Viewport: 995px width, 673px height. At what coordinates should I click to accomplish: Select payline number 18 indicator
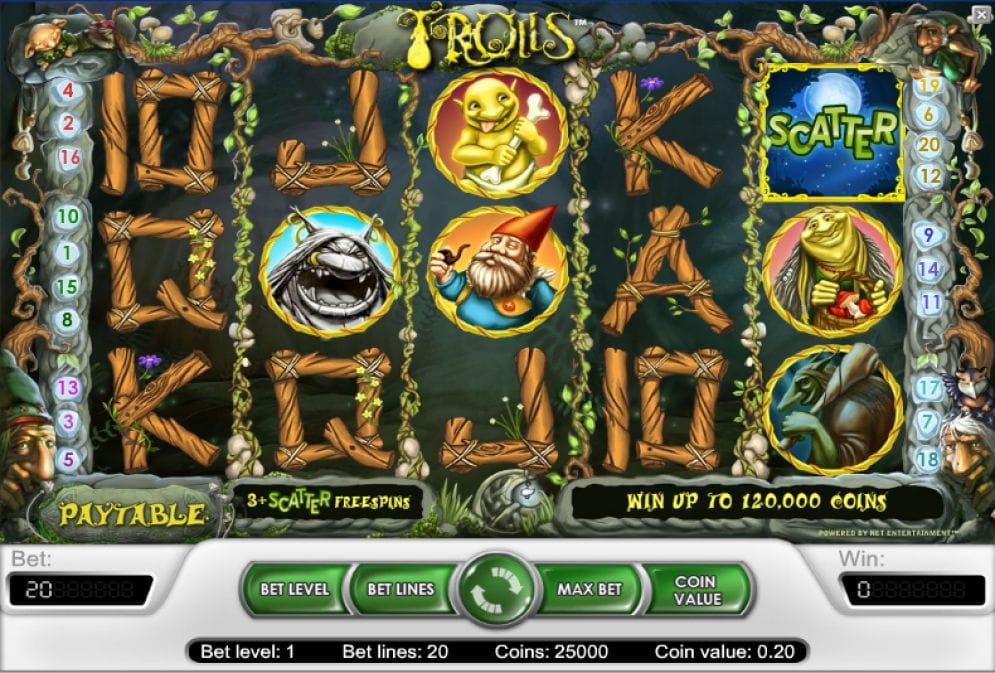(929, 460)
